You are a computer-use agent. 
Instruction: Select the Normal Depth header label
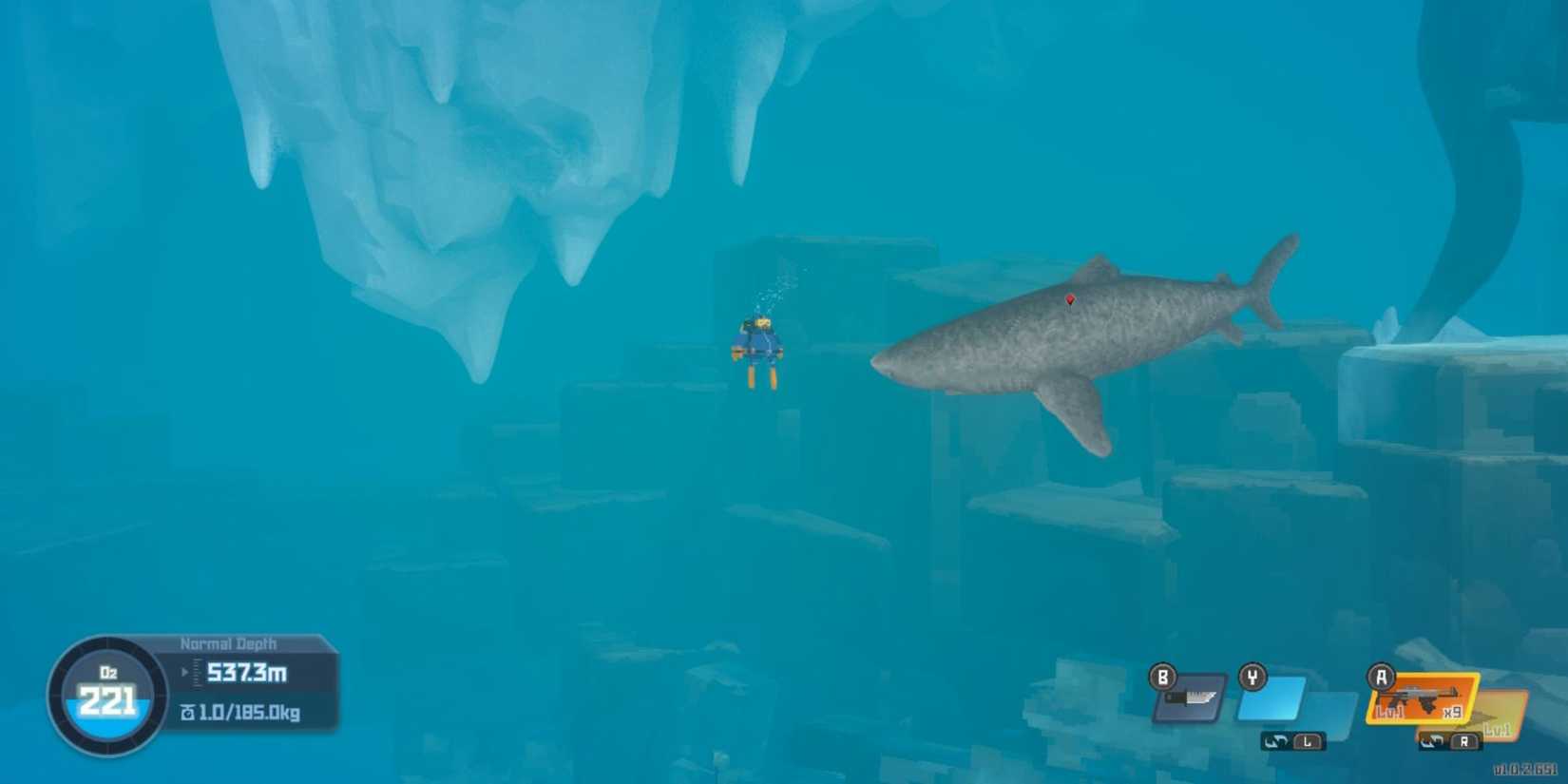tap(229, 643)
